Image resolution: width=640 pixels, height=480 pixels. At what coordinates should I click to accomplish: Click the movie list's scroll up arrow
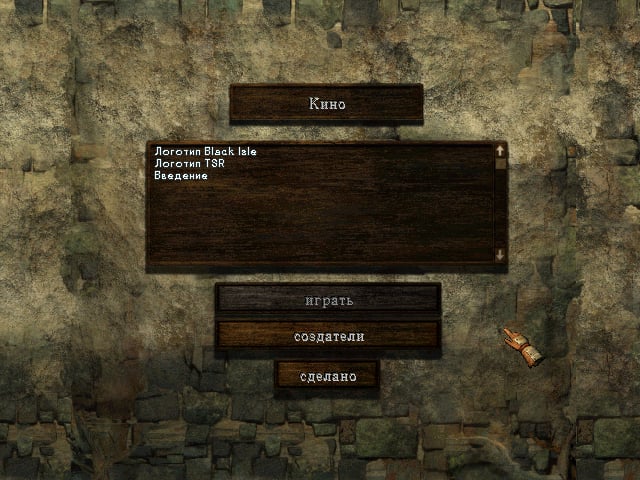click(x=500, y=152)
